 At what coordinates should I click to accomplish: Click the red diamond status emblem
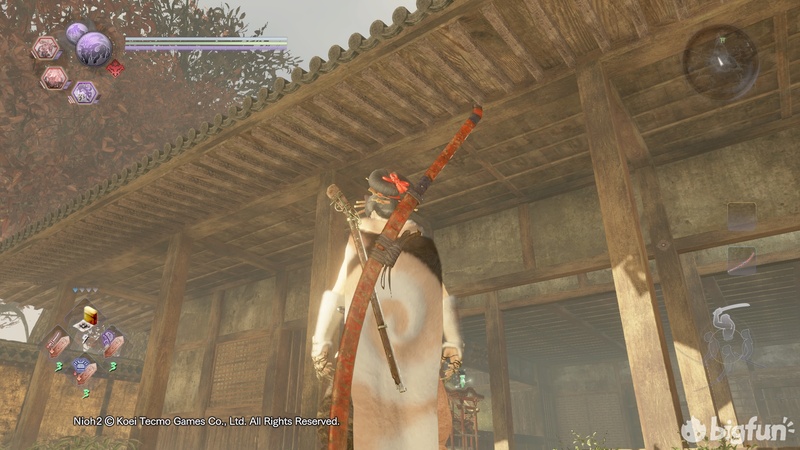click(115, 68)
